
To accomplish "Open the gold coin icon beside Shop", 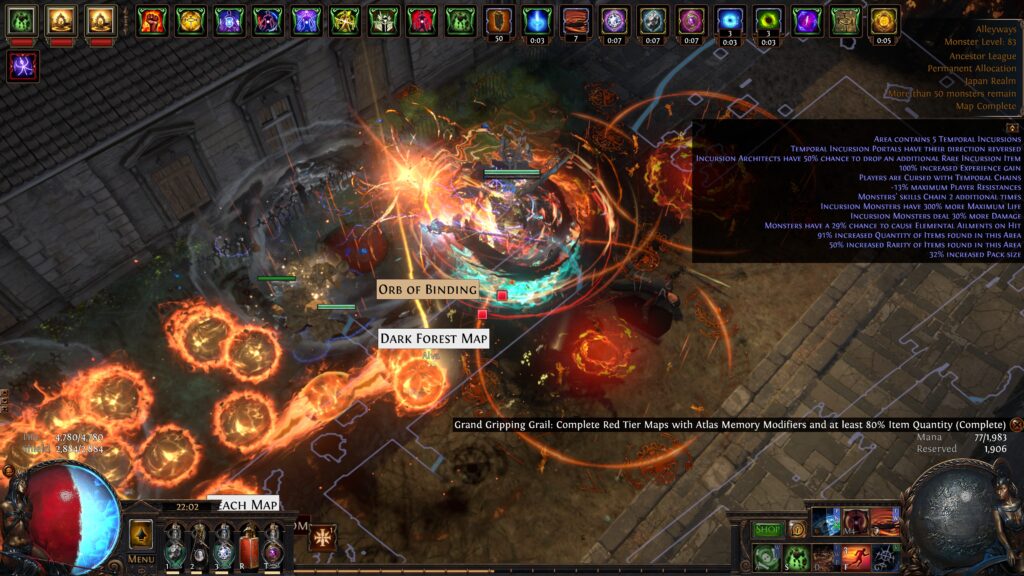I will coord(797,529).
